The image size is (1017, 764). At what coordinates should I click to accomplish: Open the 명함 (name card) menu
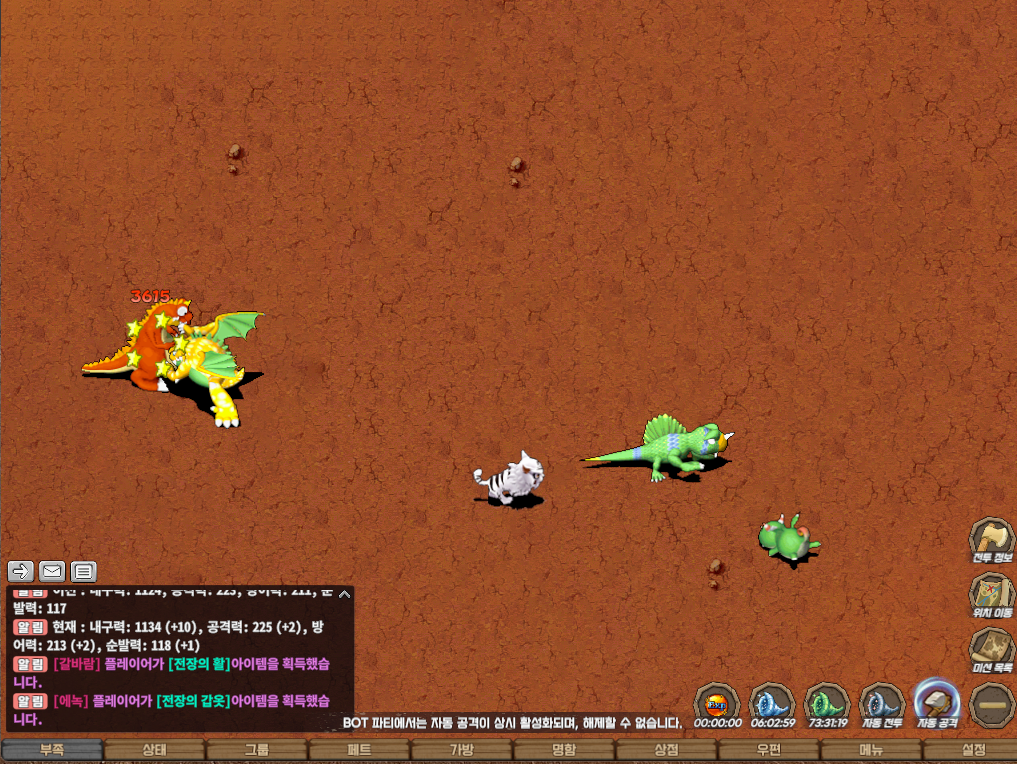pos(563,750)
